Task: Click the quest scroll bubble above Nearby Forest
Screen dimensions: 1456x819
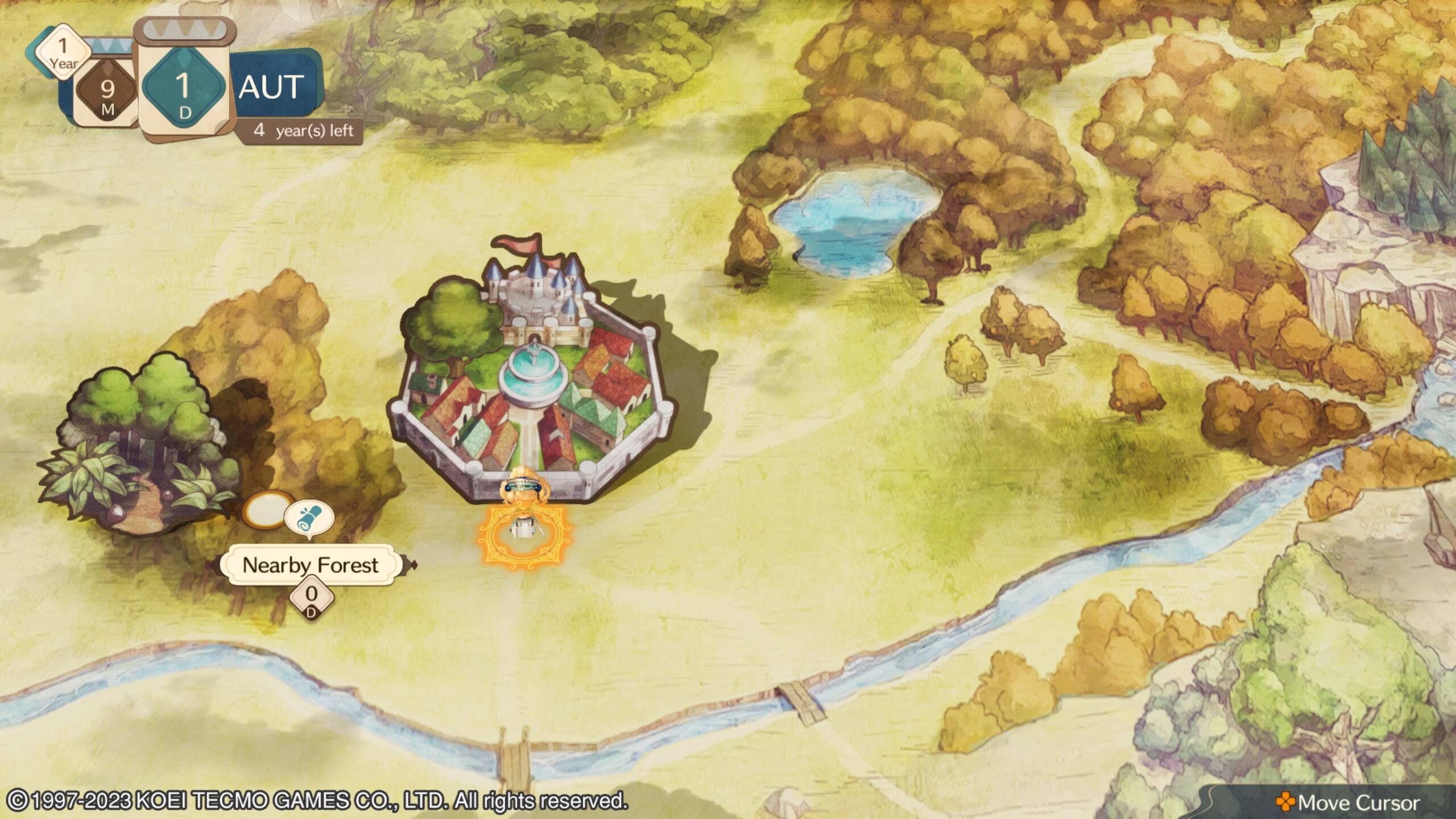Action: point(308,518)
